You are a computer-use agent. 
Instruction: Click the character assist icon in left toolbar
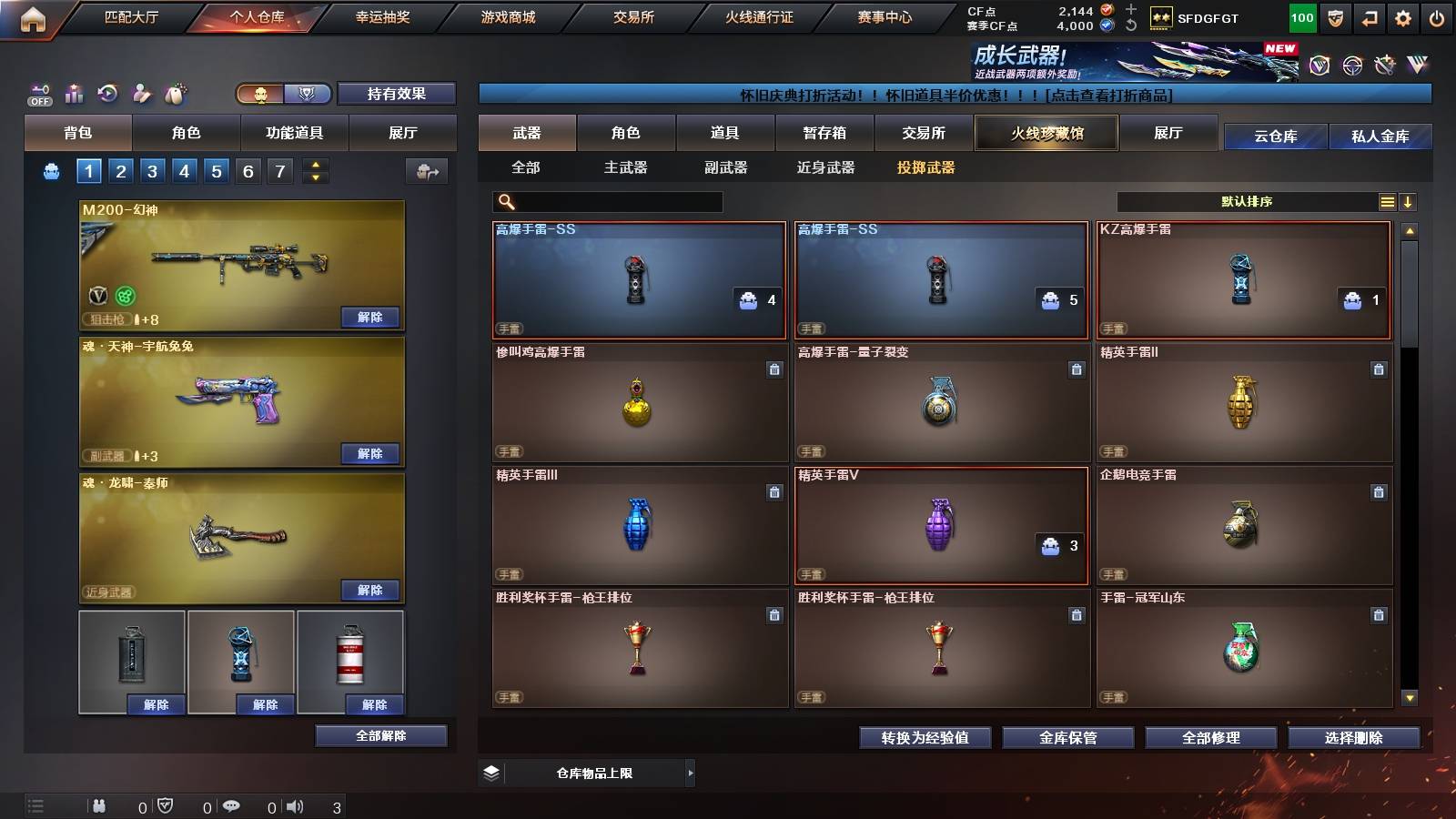[140, 92]
